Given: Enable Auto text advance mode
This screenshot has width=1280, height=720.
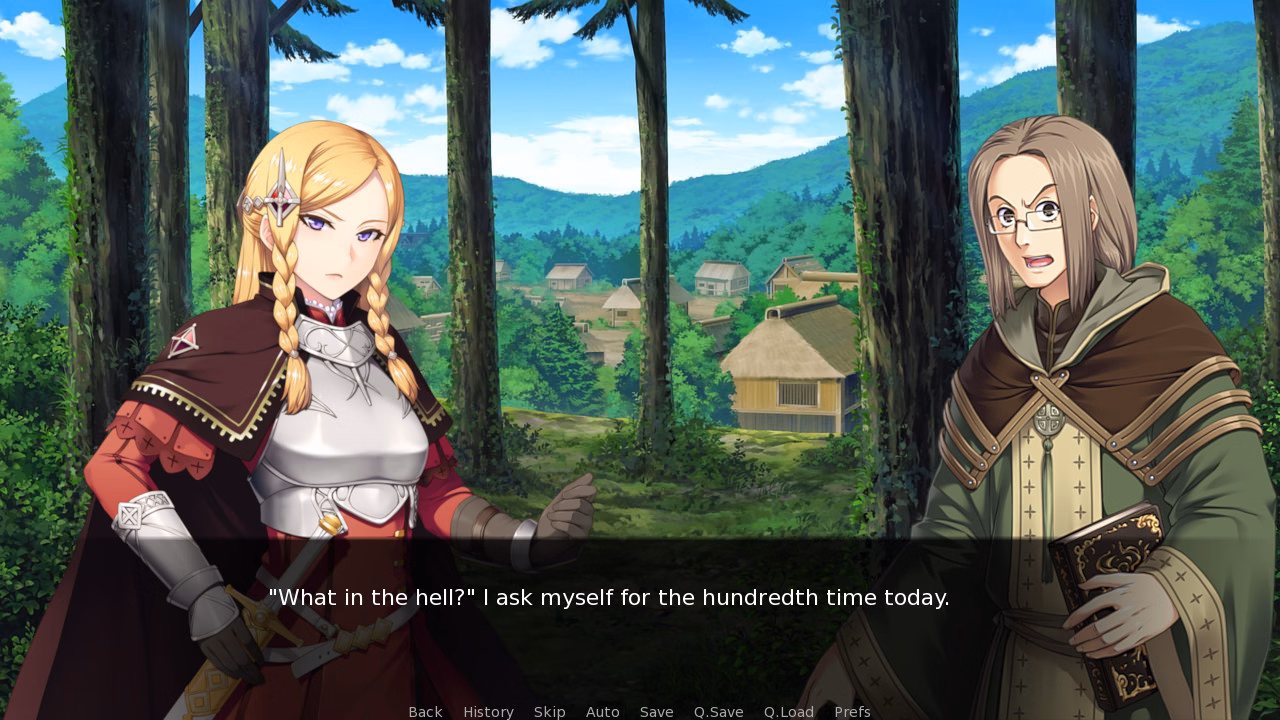Looking at the screenshot, I should 602,711.
